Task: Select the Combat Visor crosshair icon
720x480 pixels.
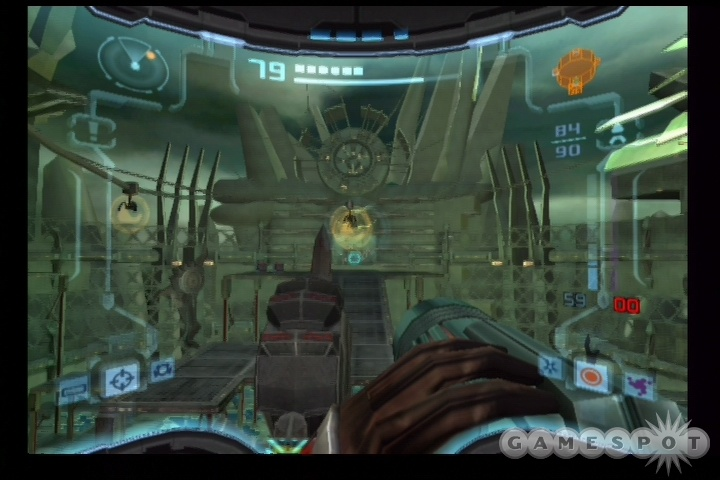Action: pyautogui.click(x=122, y=379)
